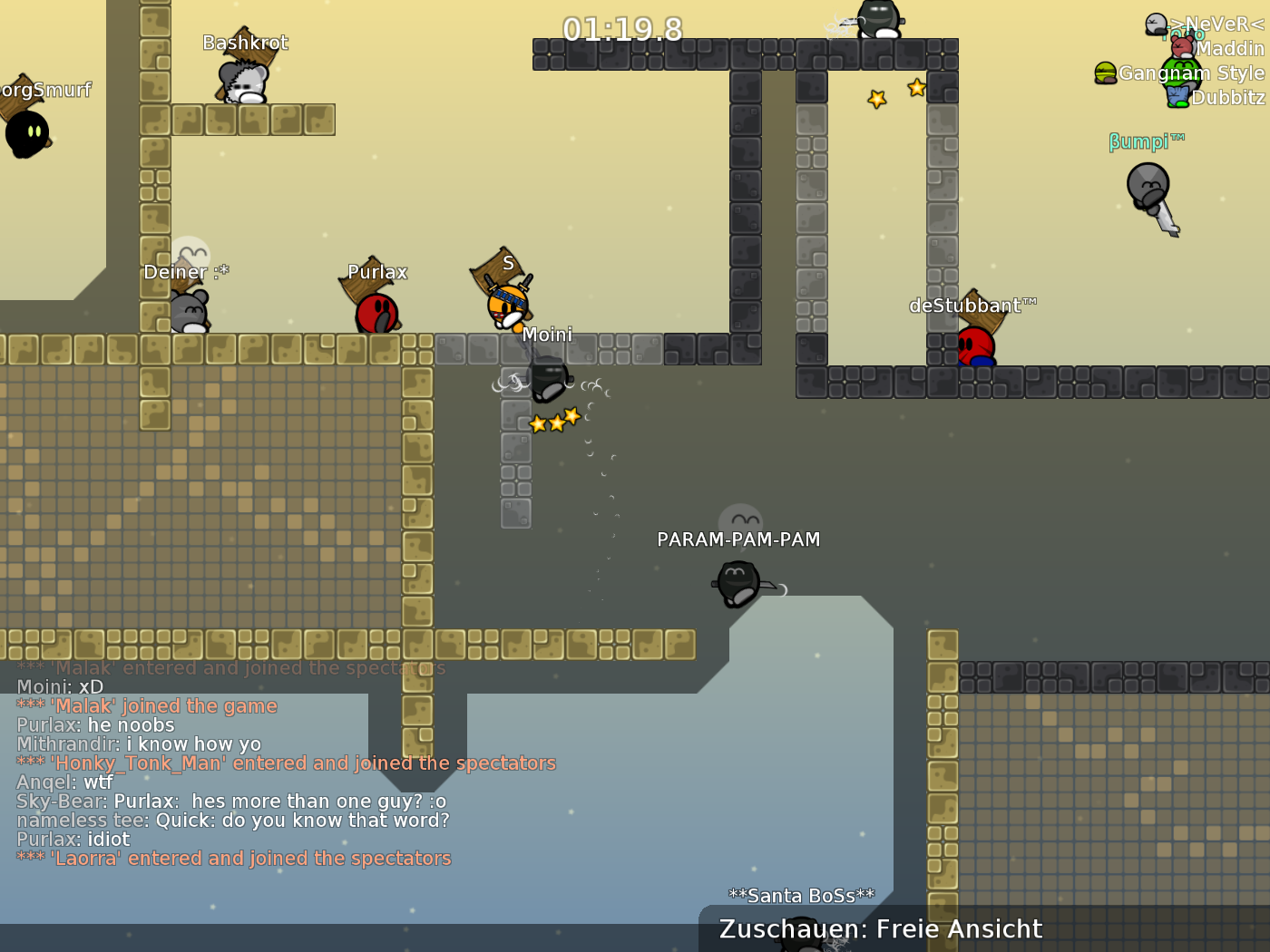Click the three stars below the falling ninja tee

(555, 419)
